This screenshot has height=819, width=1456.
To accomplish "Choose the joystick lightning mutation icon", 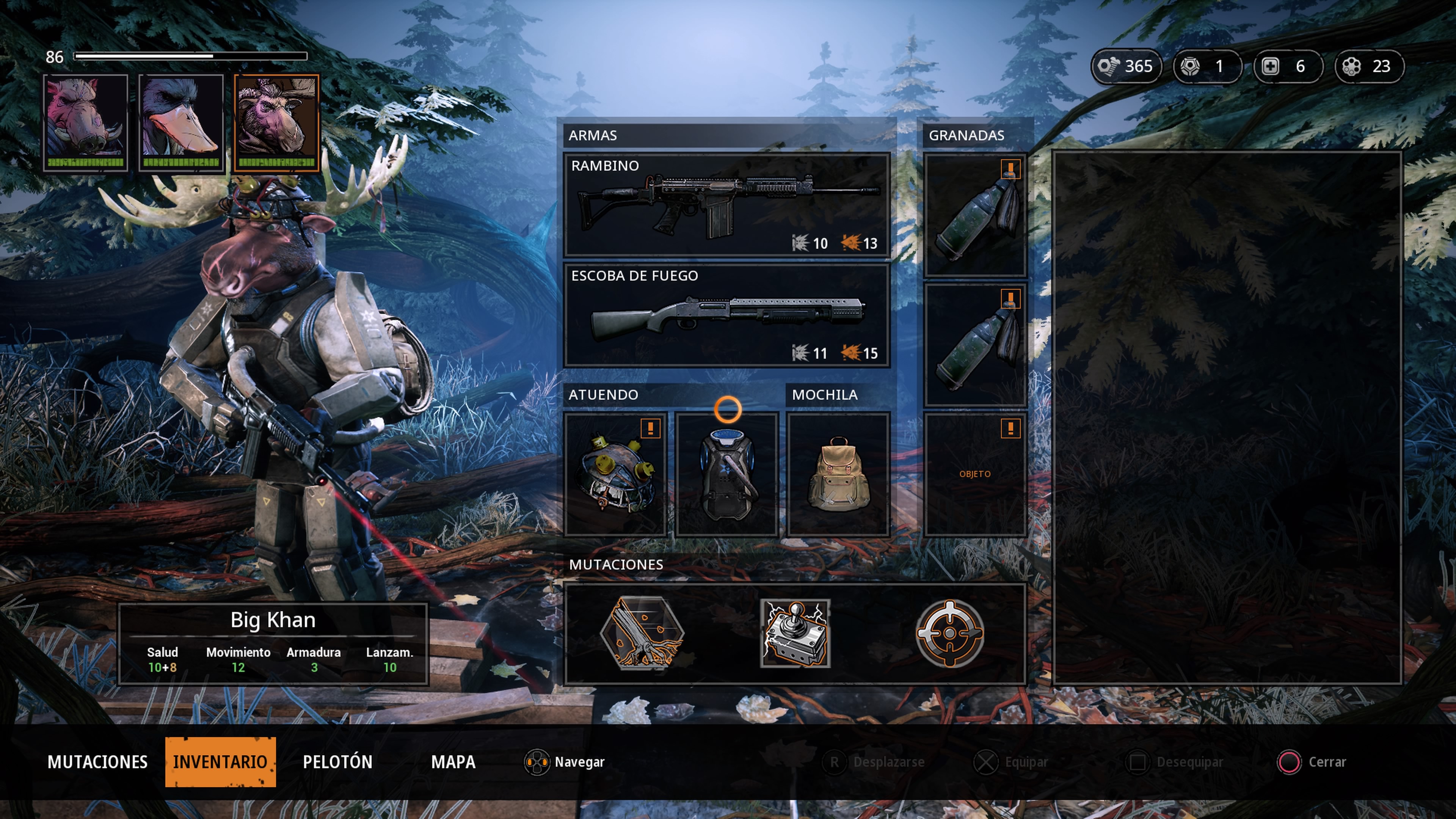I will tap(795, 633).
